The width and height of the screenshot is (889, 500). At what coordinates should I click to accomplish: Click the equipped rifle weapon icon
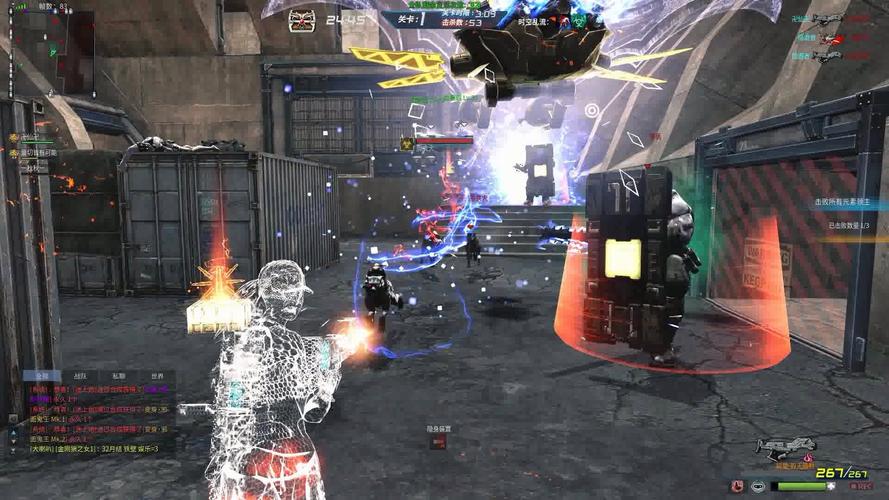pos(785,449)
